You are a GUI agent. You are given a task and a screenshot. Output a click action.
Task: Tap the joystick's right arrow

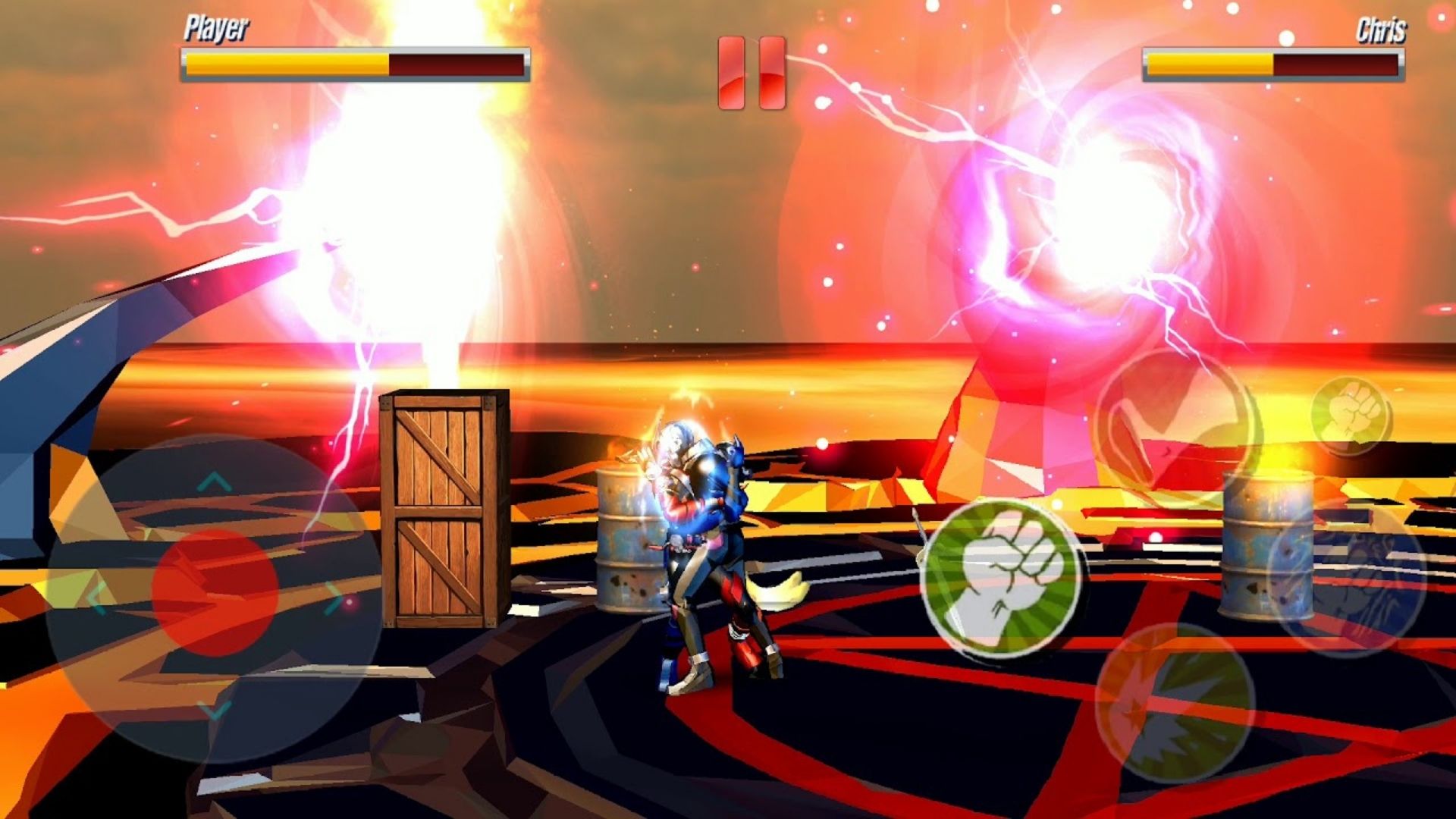(334, 598)
